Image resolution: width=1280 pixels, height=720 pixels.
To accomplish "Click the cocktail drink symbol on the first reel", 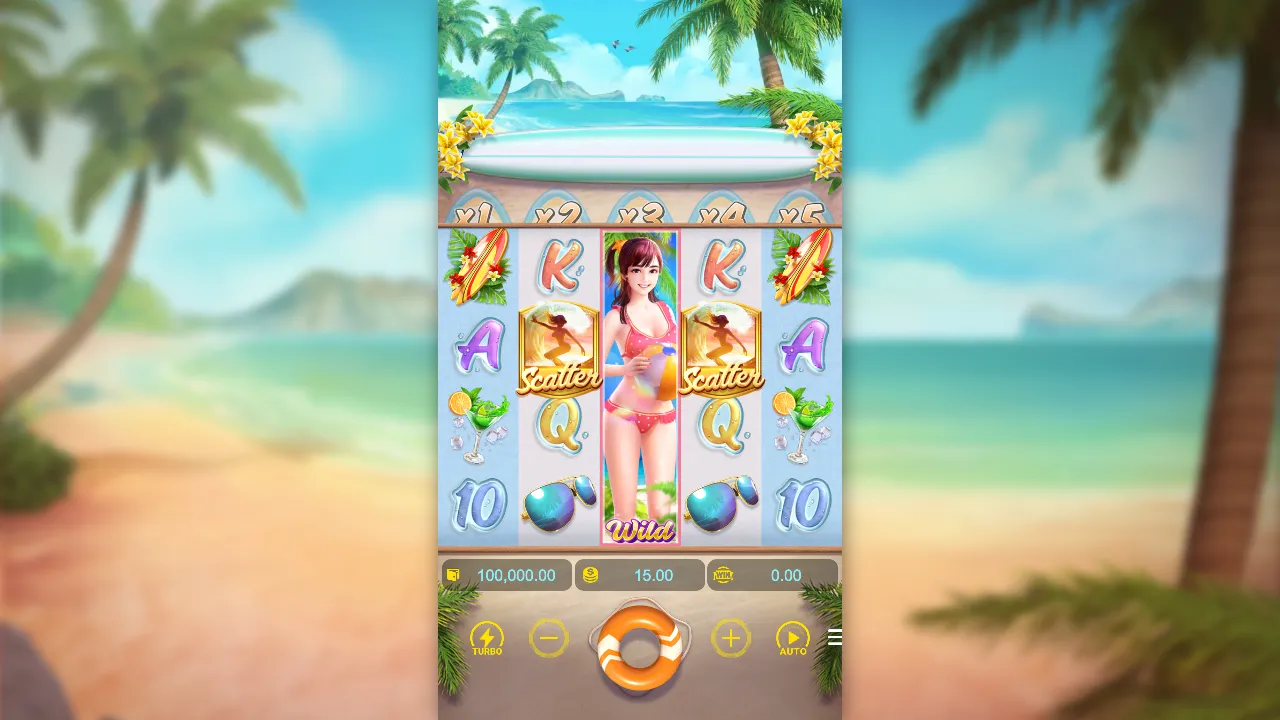I will (x=478, y=425).
